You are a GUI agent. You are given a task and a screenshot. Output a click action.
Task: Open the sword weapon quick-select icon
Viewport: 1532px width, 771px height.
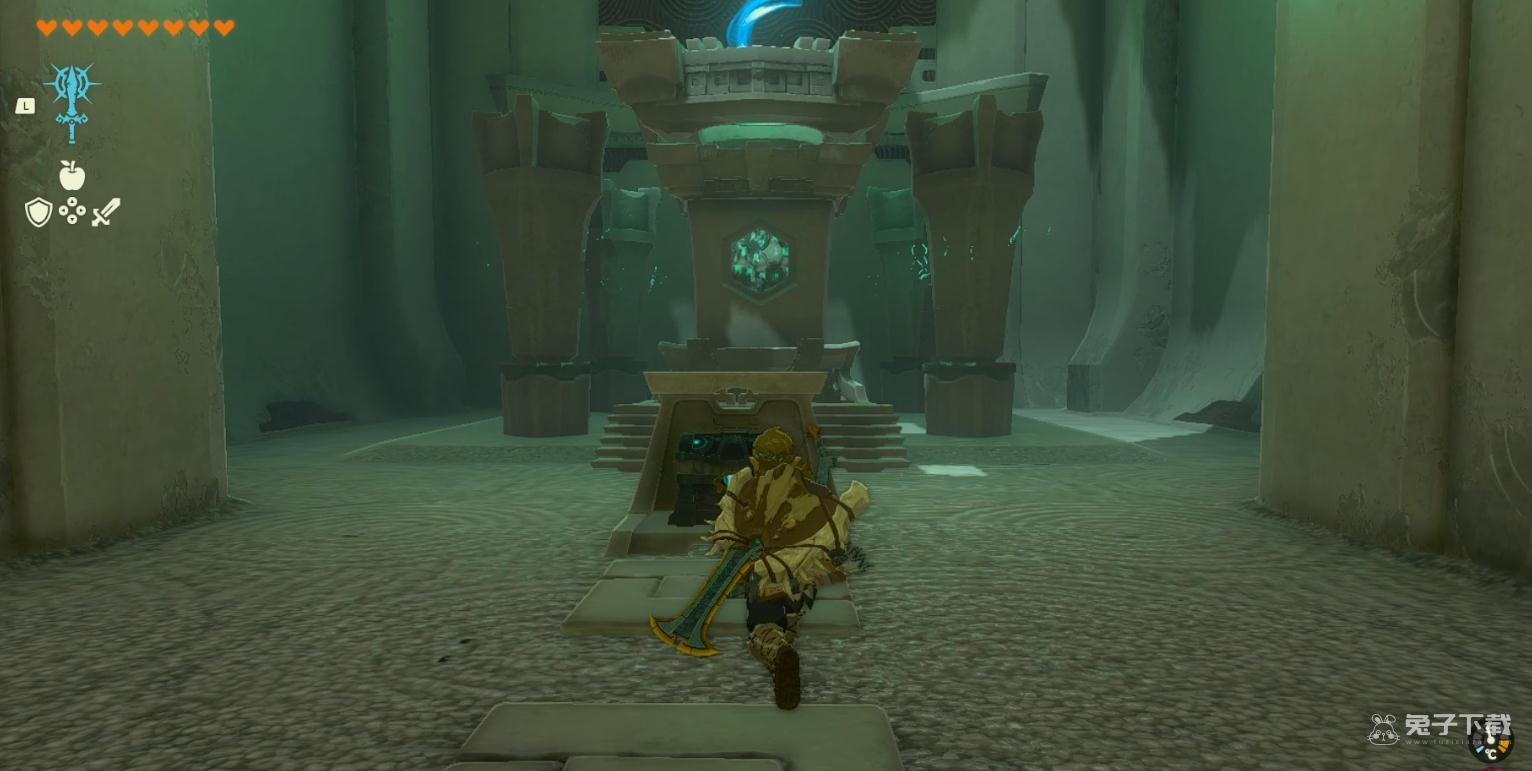click(106, 212)
